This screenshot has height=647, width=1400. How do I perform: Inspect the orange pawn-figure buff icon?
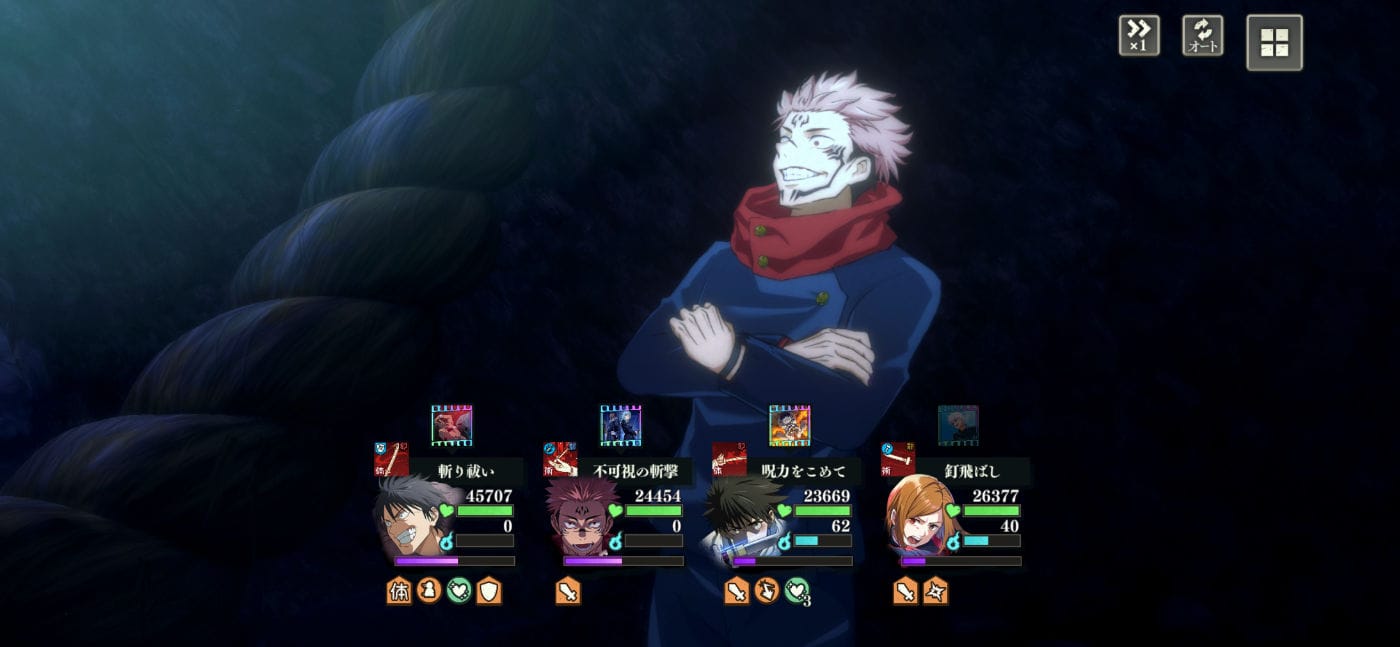(x=429, y=592)
